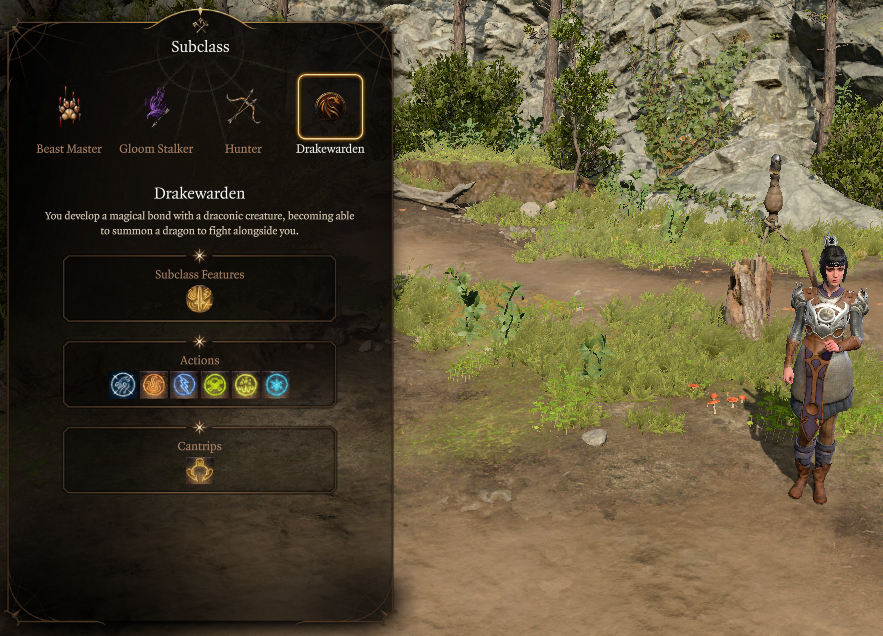Open the cyan snowflake cold action
Image resolution: width=883 pixels, height=636 pixels.
click(x=276, y=385)
